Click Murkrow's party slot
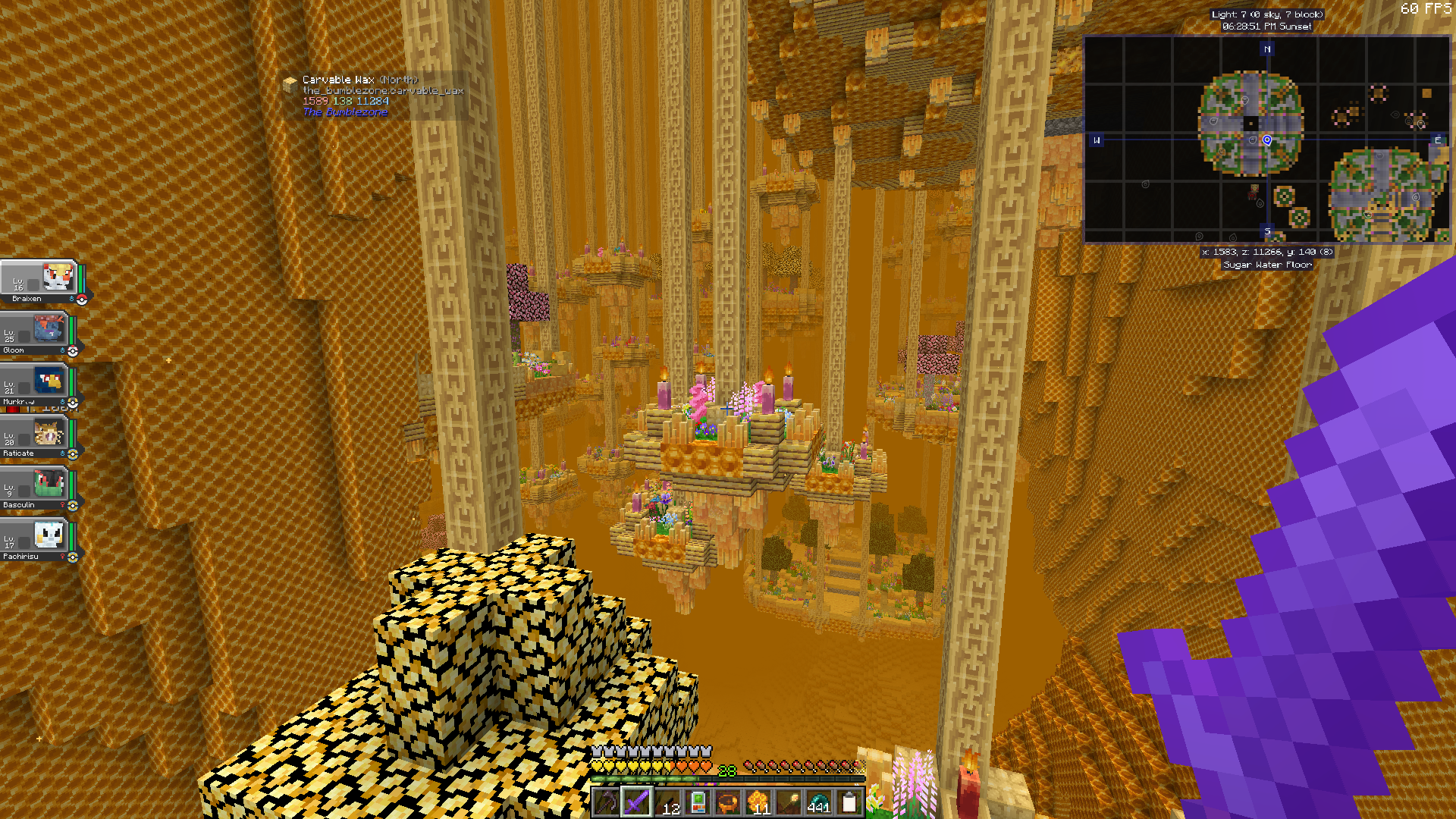This screenshot has width=1456, height=819. point(49,381)
